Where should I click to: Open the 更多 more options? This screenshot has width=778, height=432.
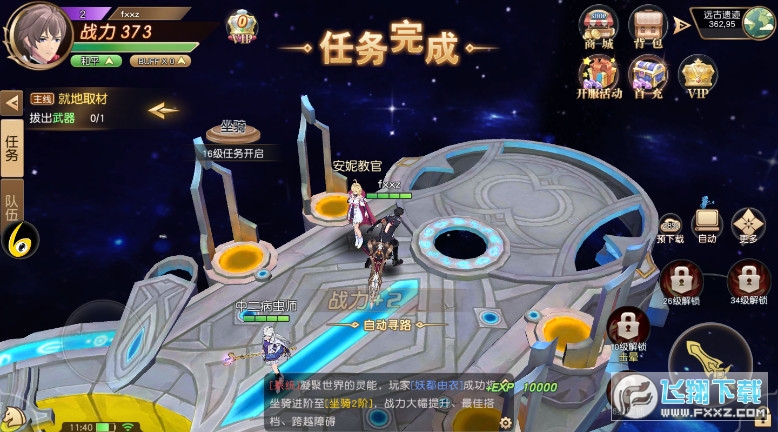point(748,225)
